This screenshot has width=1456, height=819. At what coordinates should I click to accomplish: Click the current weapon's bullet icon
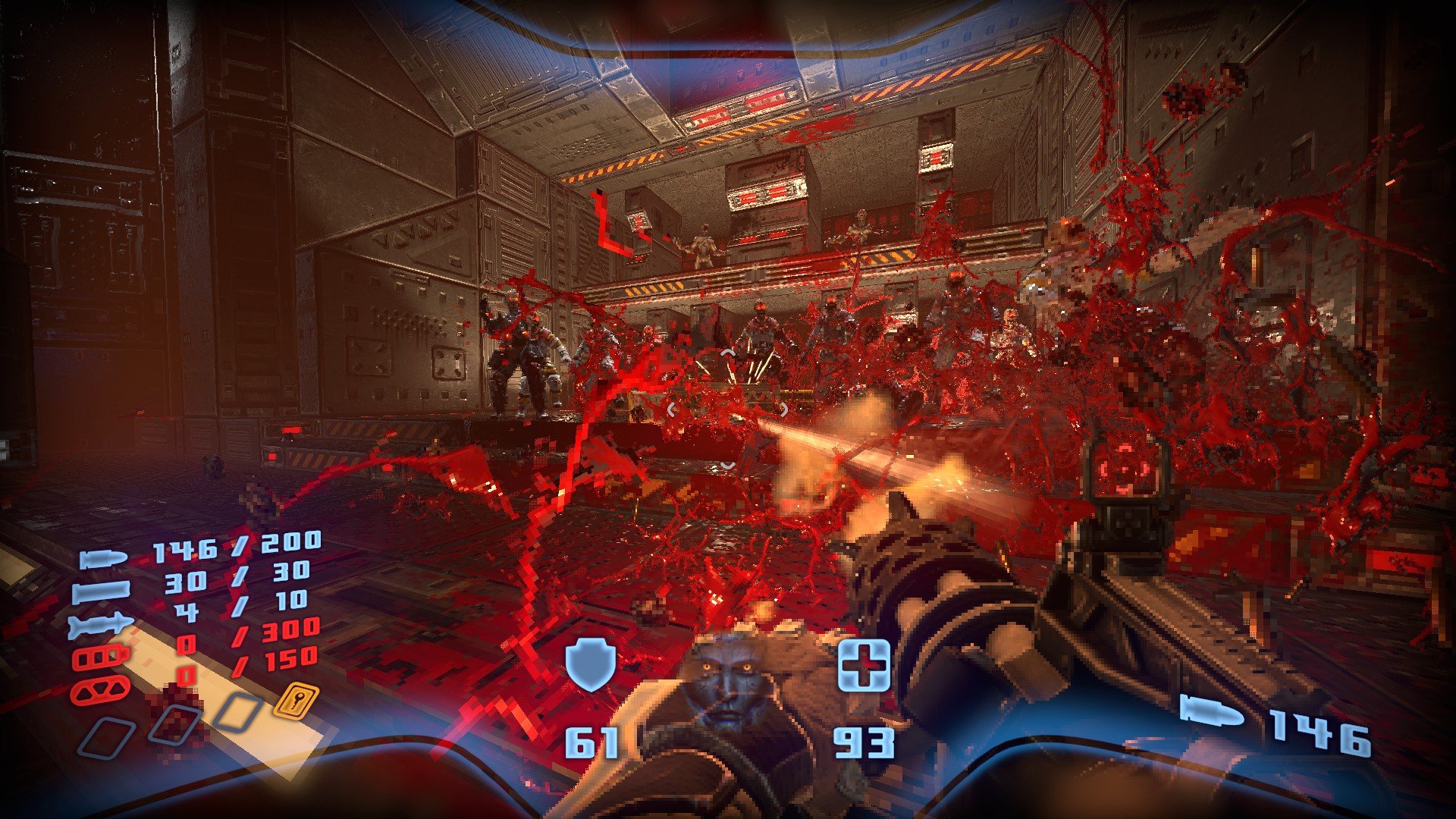pos(1211,712)
